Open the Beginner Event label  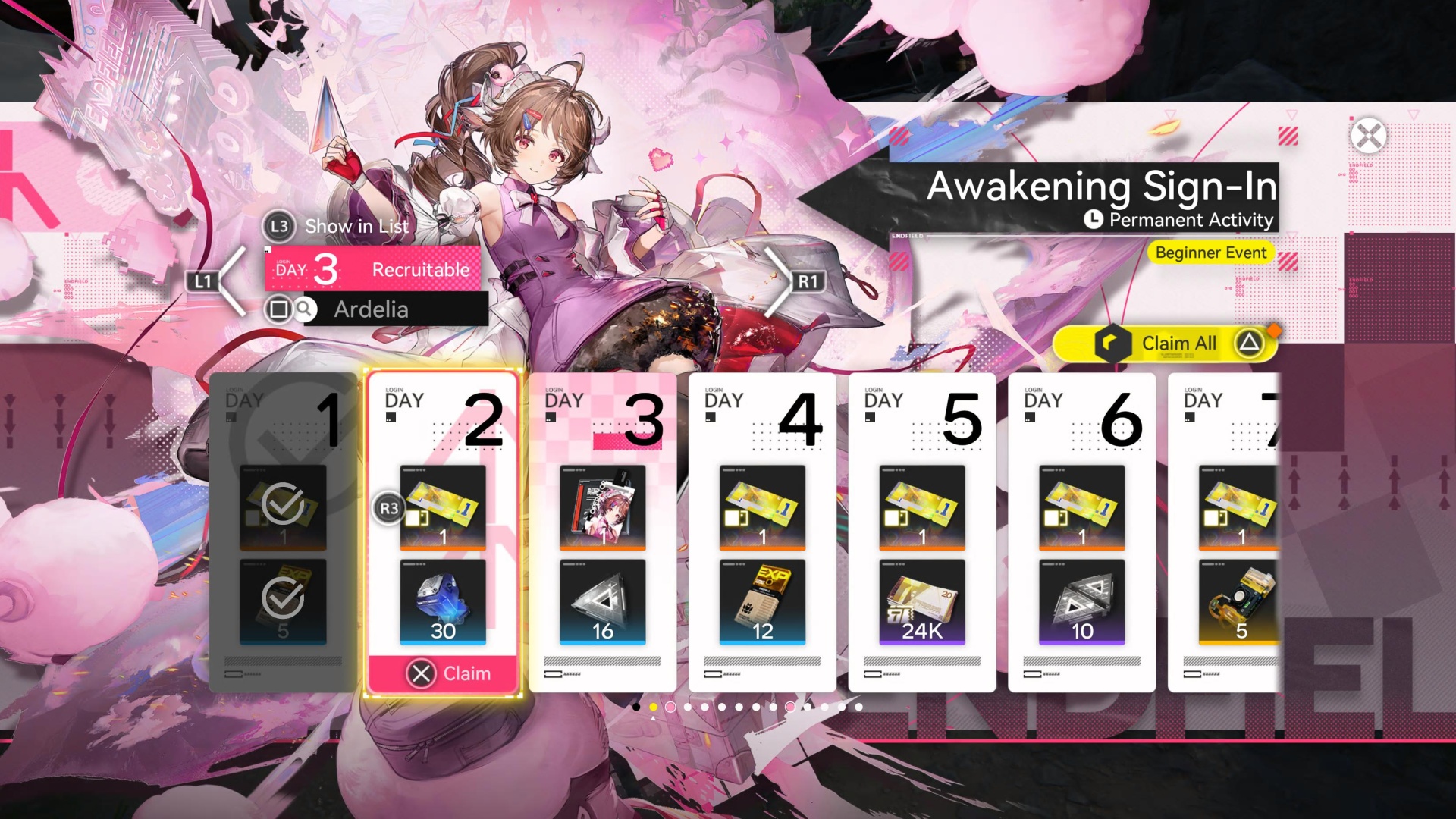click(x=1210, y=253)
